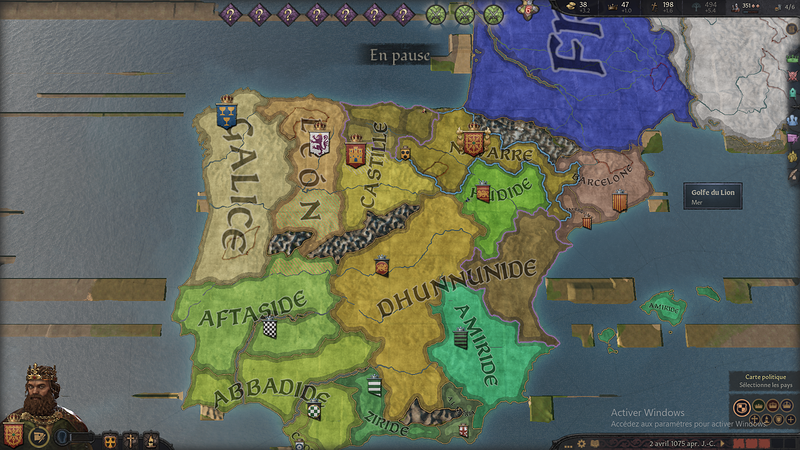Open the player king's character portrait
Viewport: 800px width, 450px height.
click(42, 395)
